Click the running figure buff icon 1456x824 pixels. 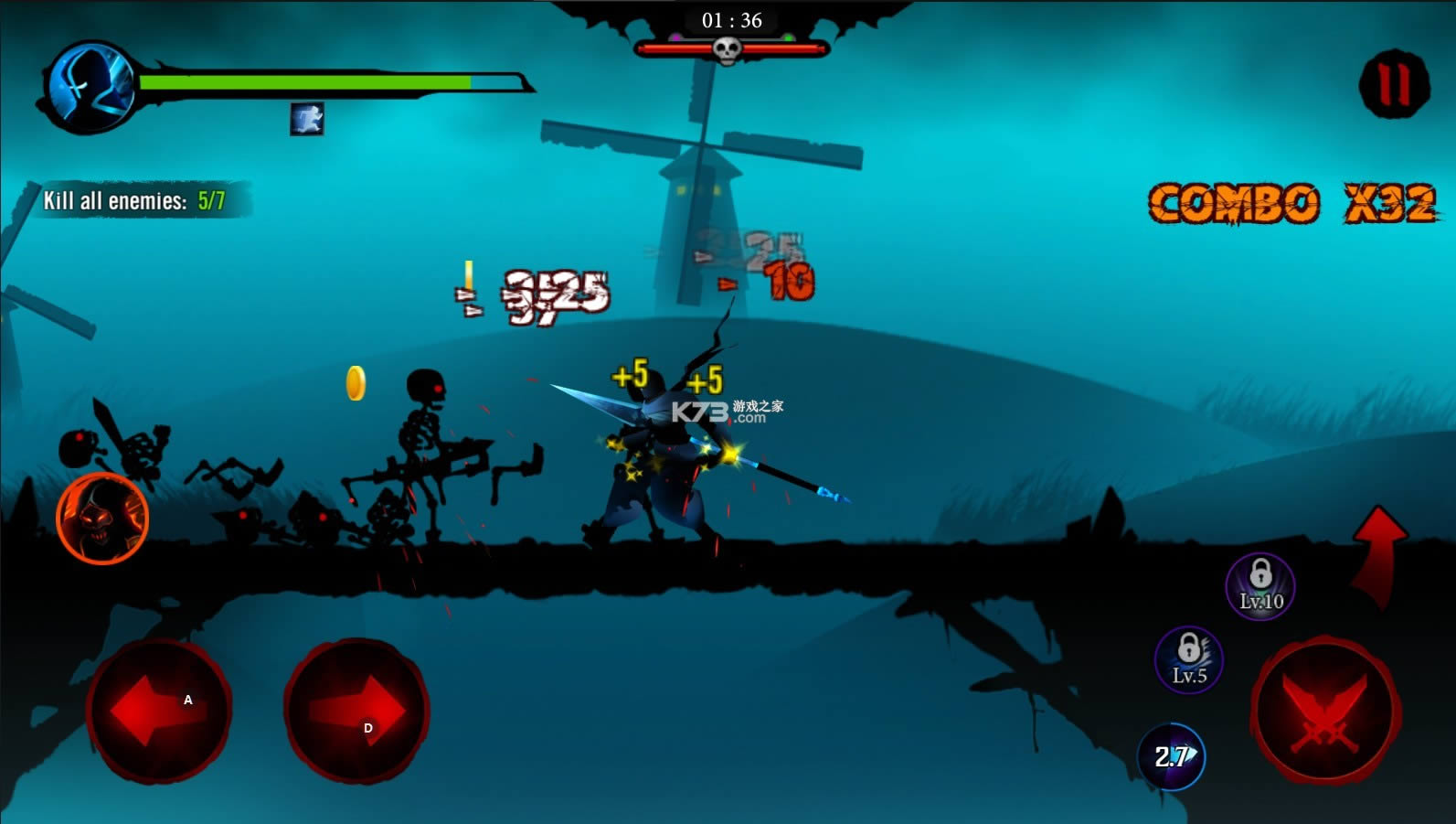tap(307, 119)
